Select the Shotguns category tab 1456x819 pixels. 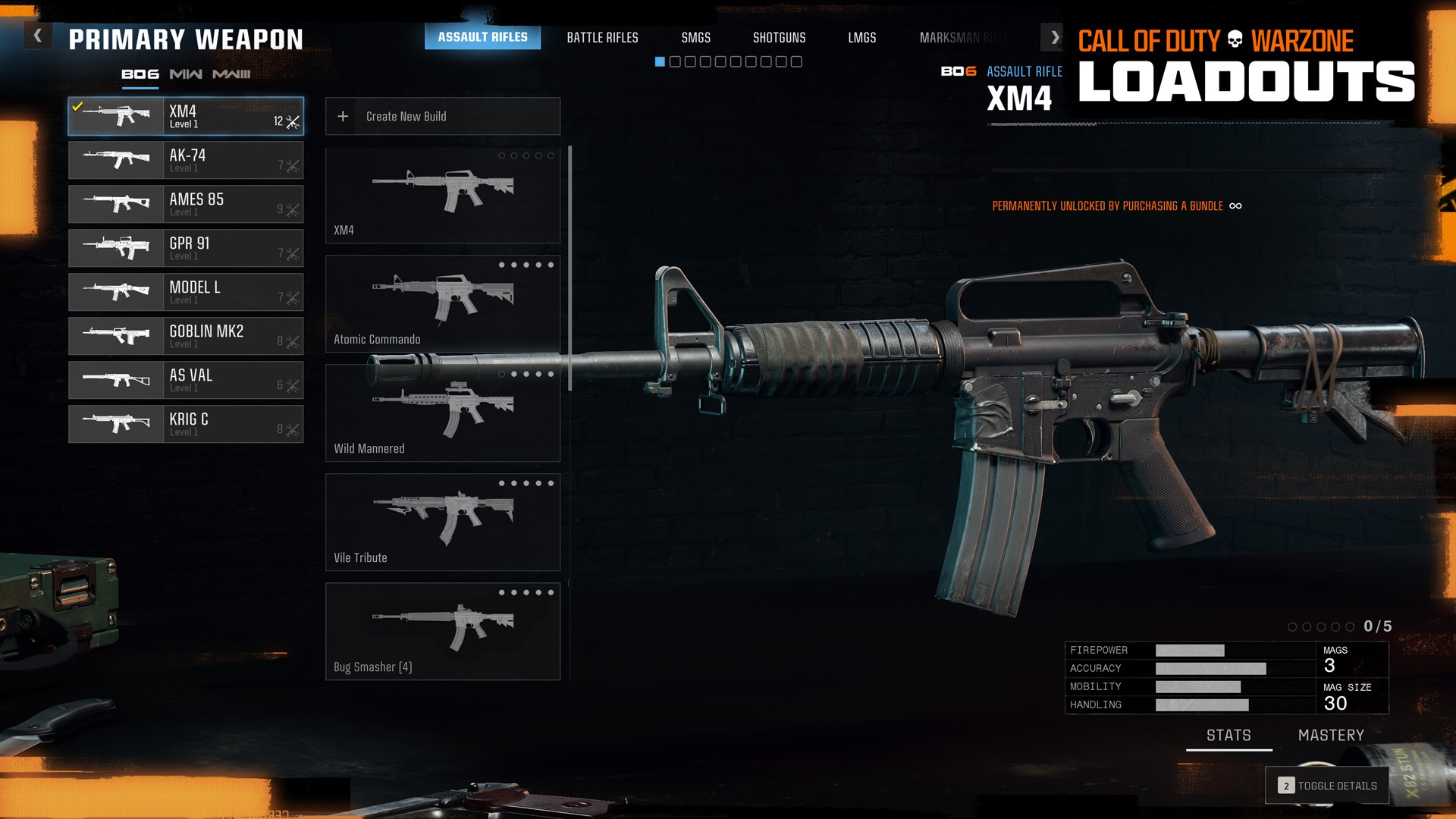[x=779, y=37]
